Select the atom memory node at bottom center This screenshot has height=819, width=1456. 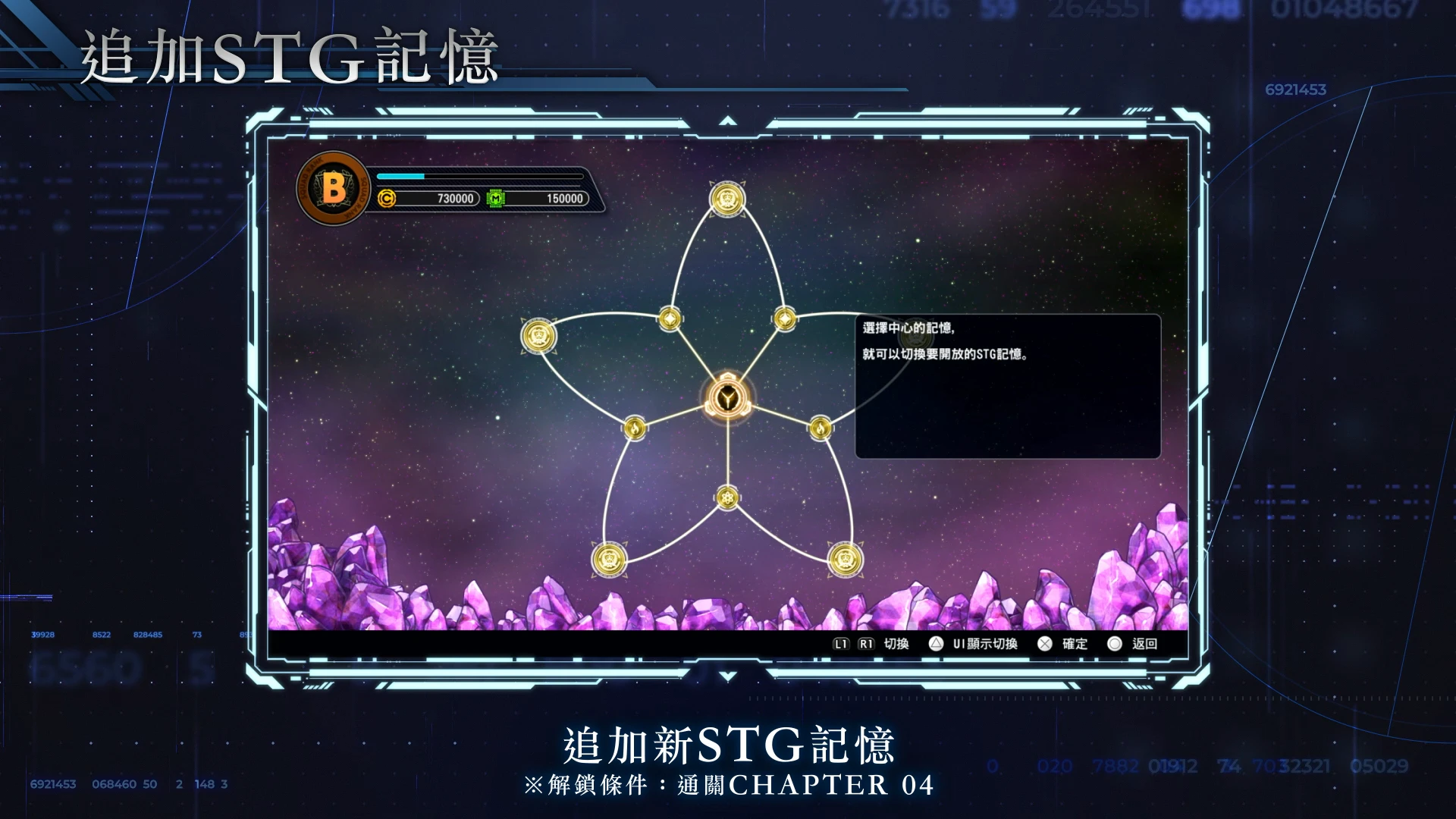[x=726, y=497]
